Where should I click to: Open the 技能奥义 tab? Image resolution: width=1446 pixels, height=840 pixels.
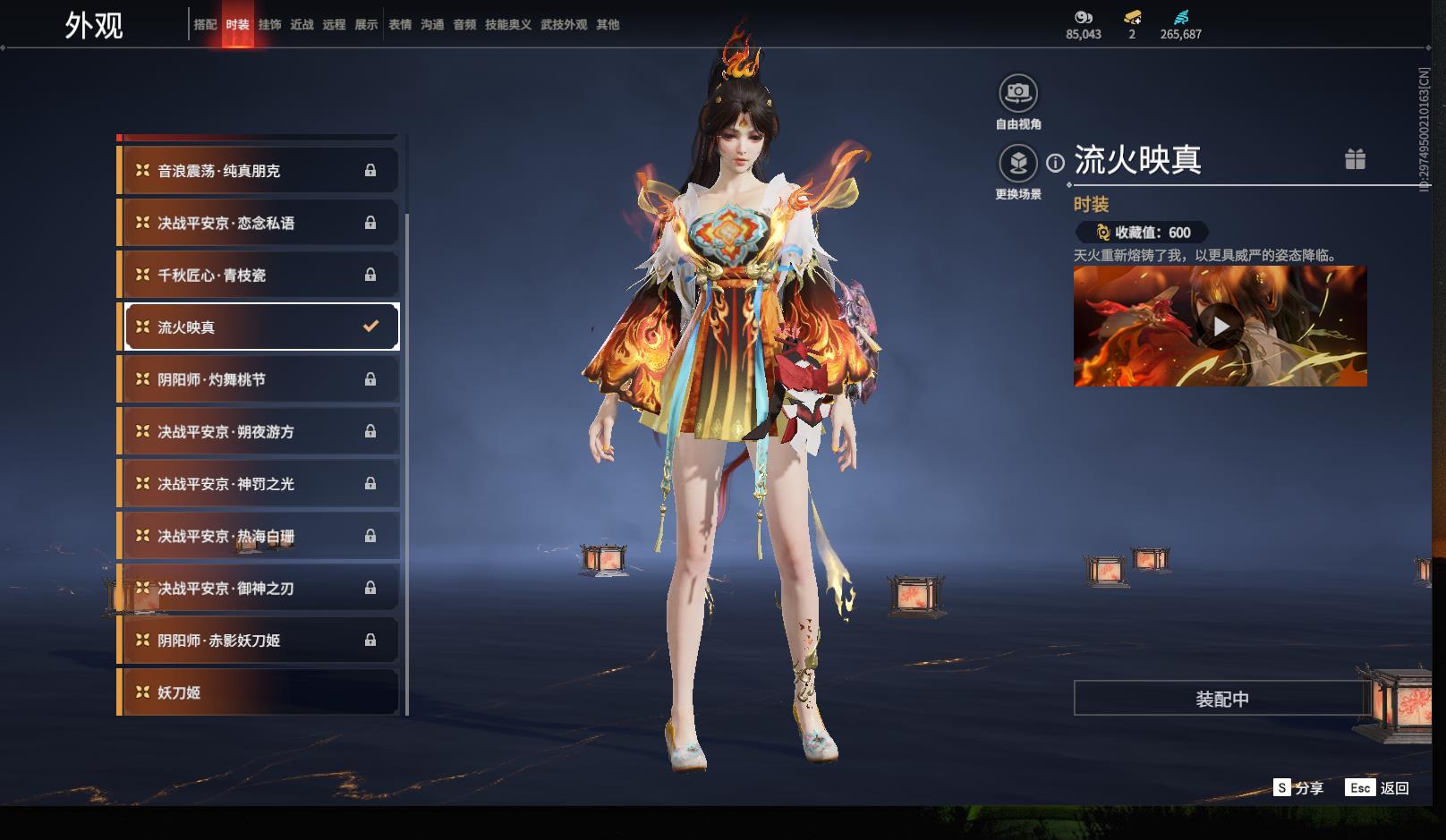pos(508,25)
